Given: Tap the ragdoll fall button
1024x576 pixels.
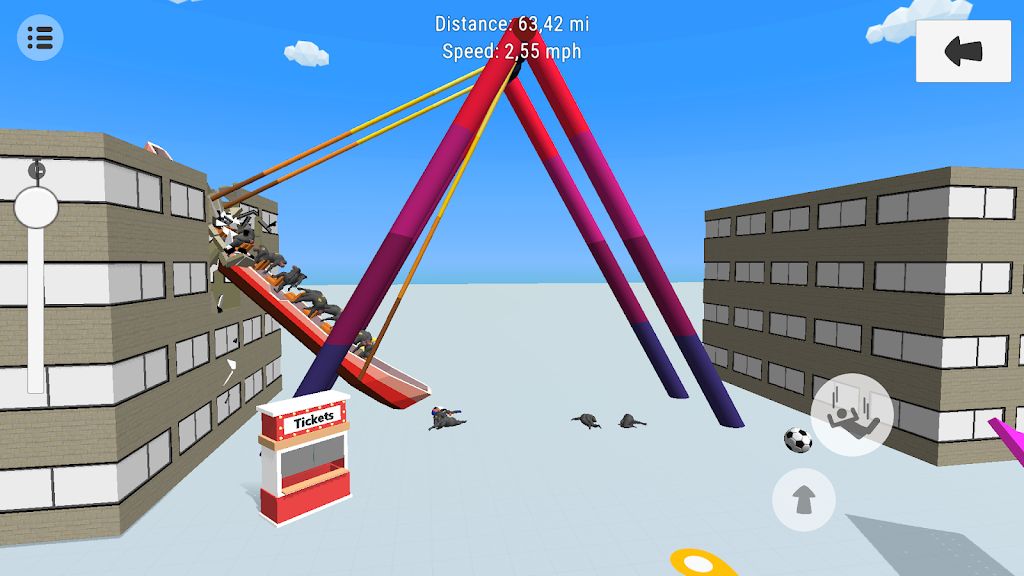Looking at the screenshot, I should 851,415.
